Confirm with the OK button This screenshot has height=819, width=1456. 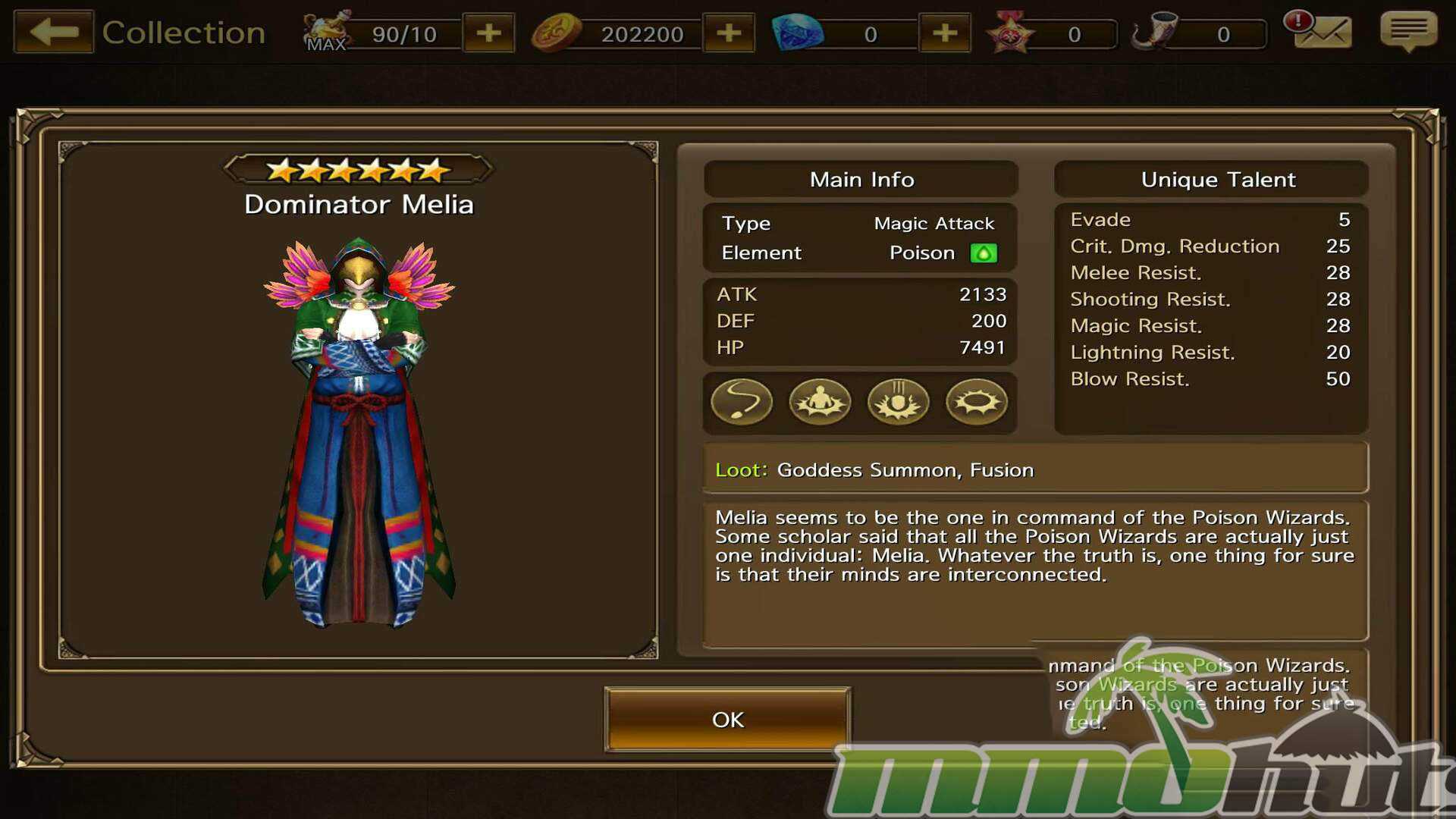727,719
